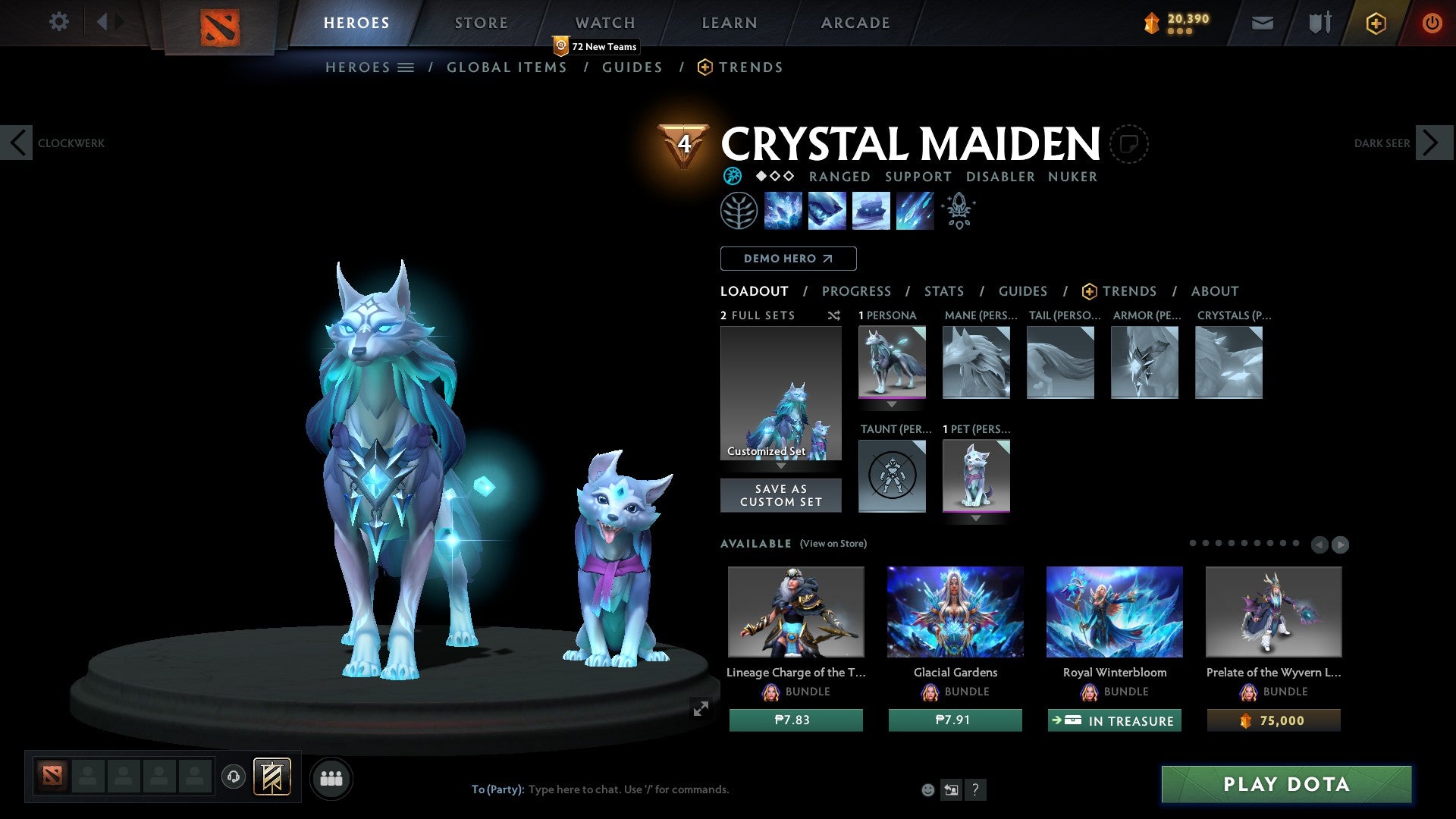This screenshot has width=1456, height=819.
Task: Click the DEMO HERO button
Action: [788, 259]
